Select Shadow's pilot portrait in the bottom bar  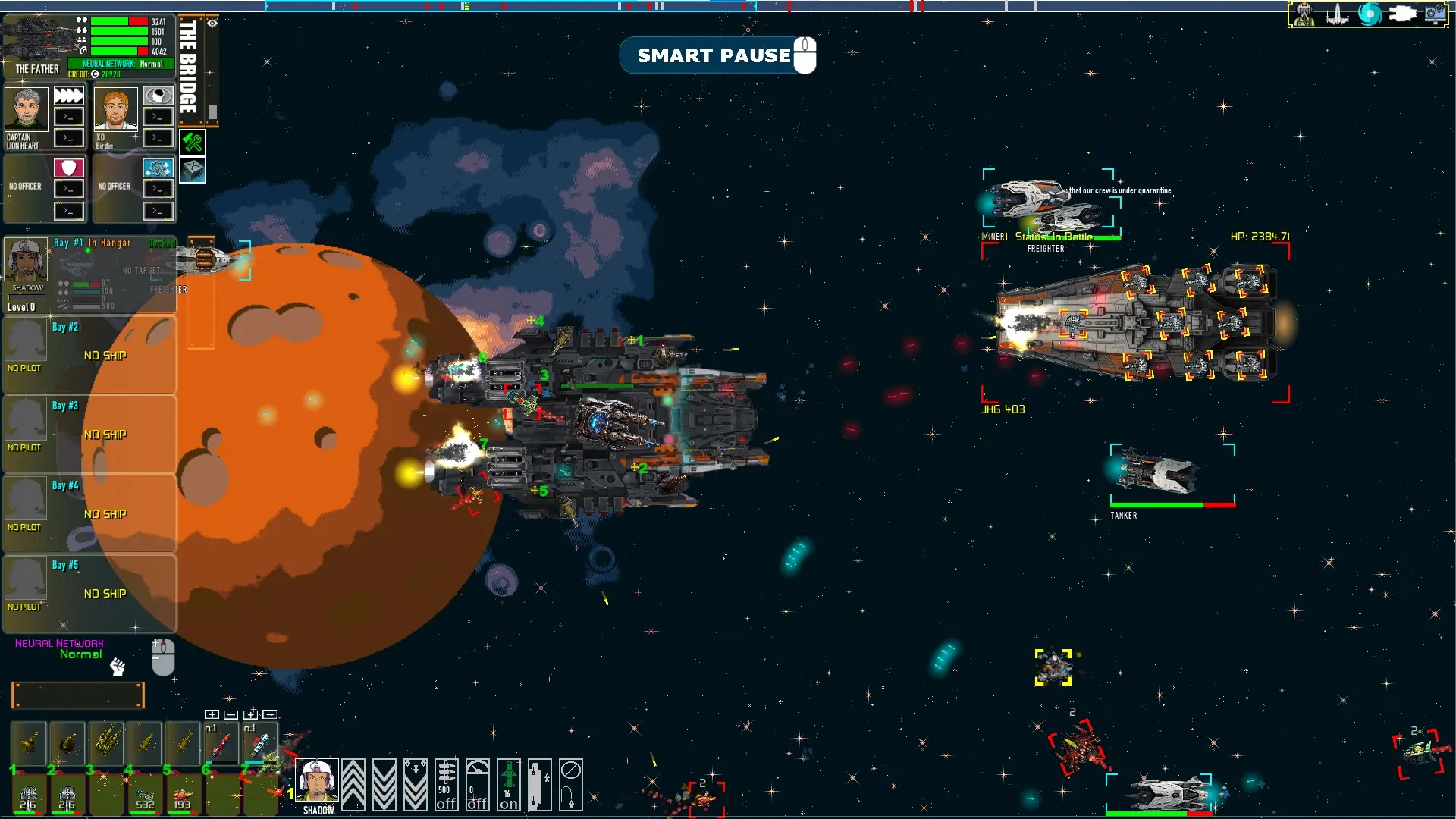(317, 781)
